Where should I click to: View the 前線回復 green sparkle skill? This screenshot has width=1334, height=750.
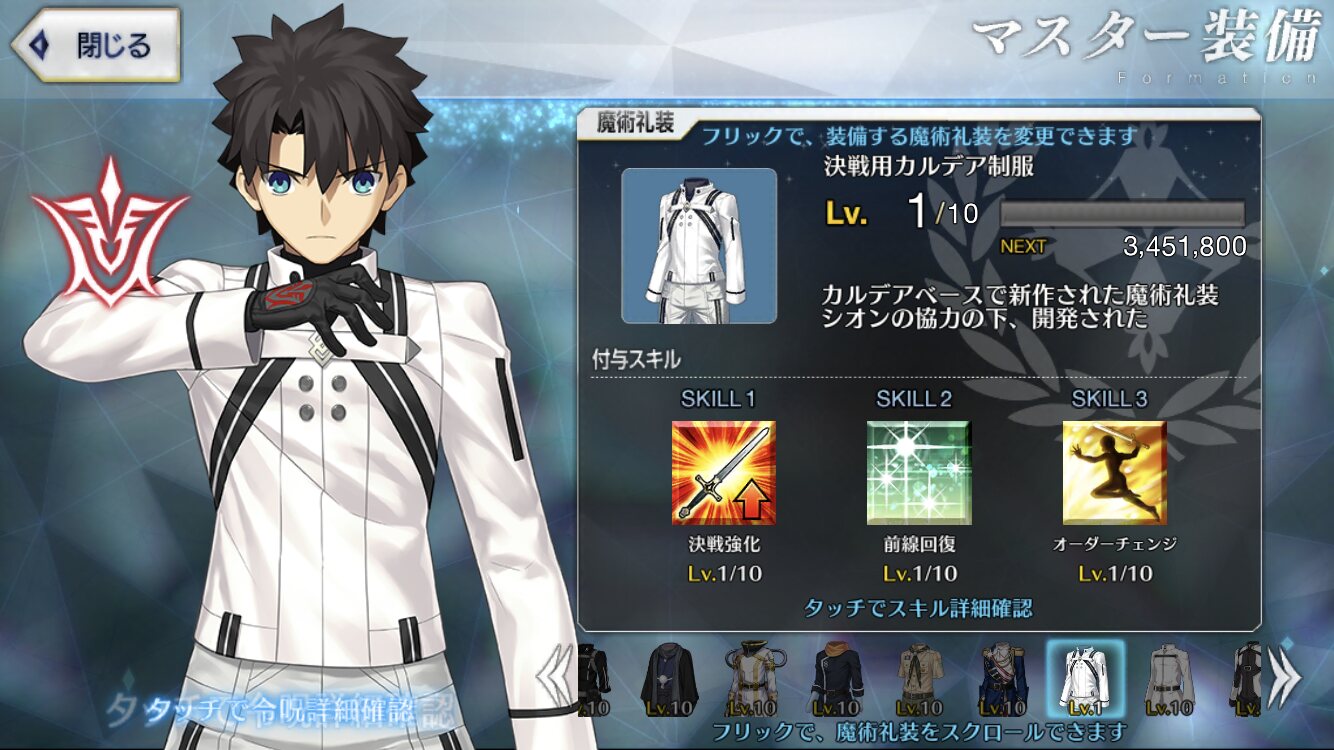coord(919,472)
